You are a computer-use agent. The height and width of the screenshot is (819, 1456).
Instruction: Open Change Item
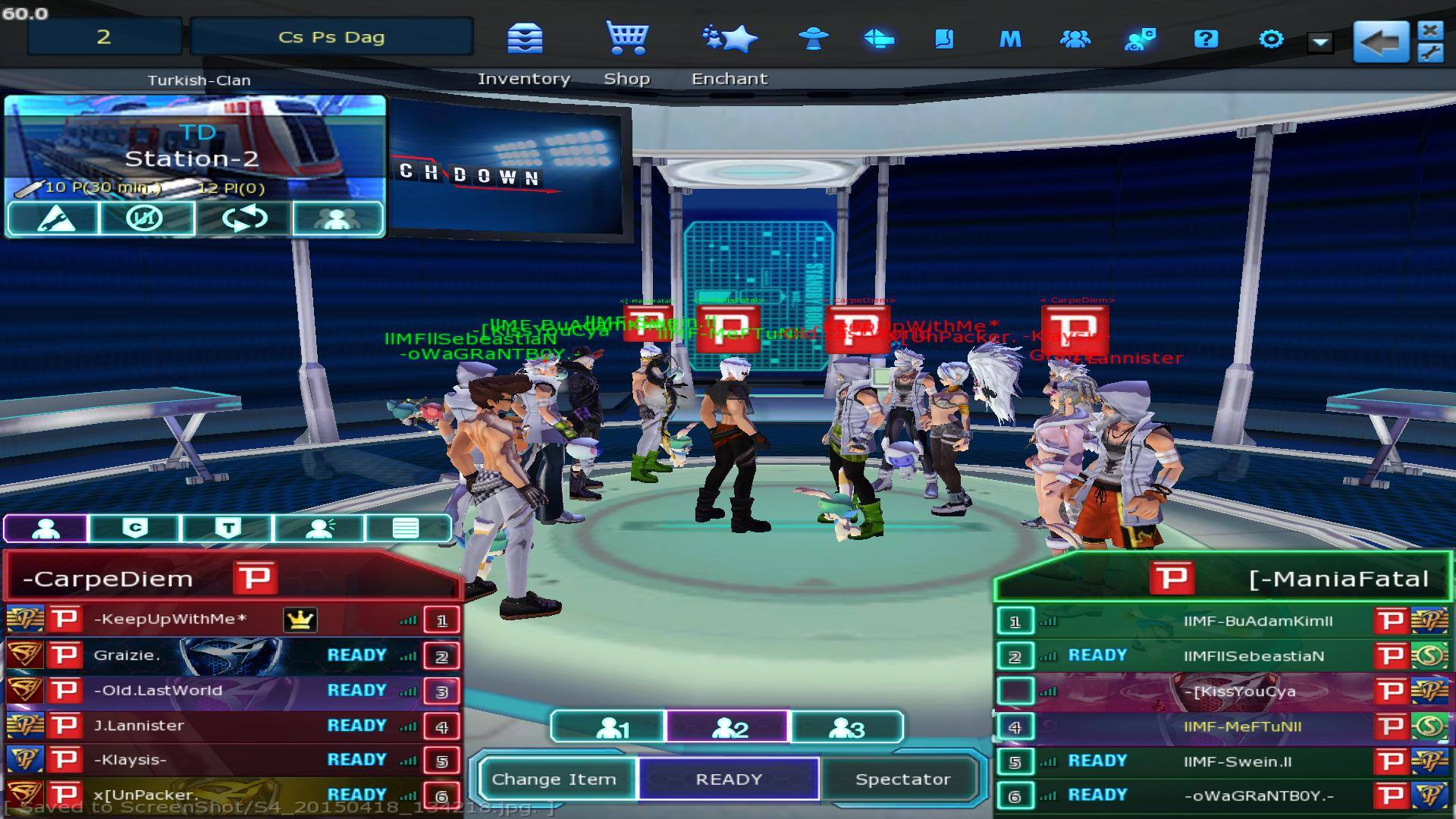pyautogui.click(x=554, y=779)
